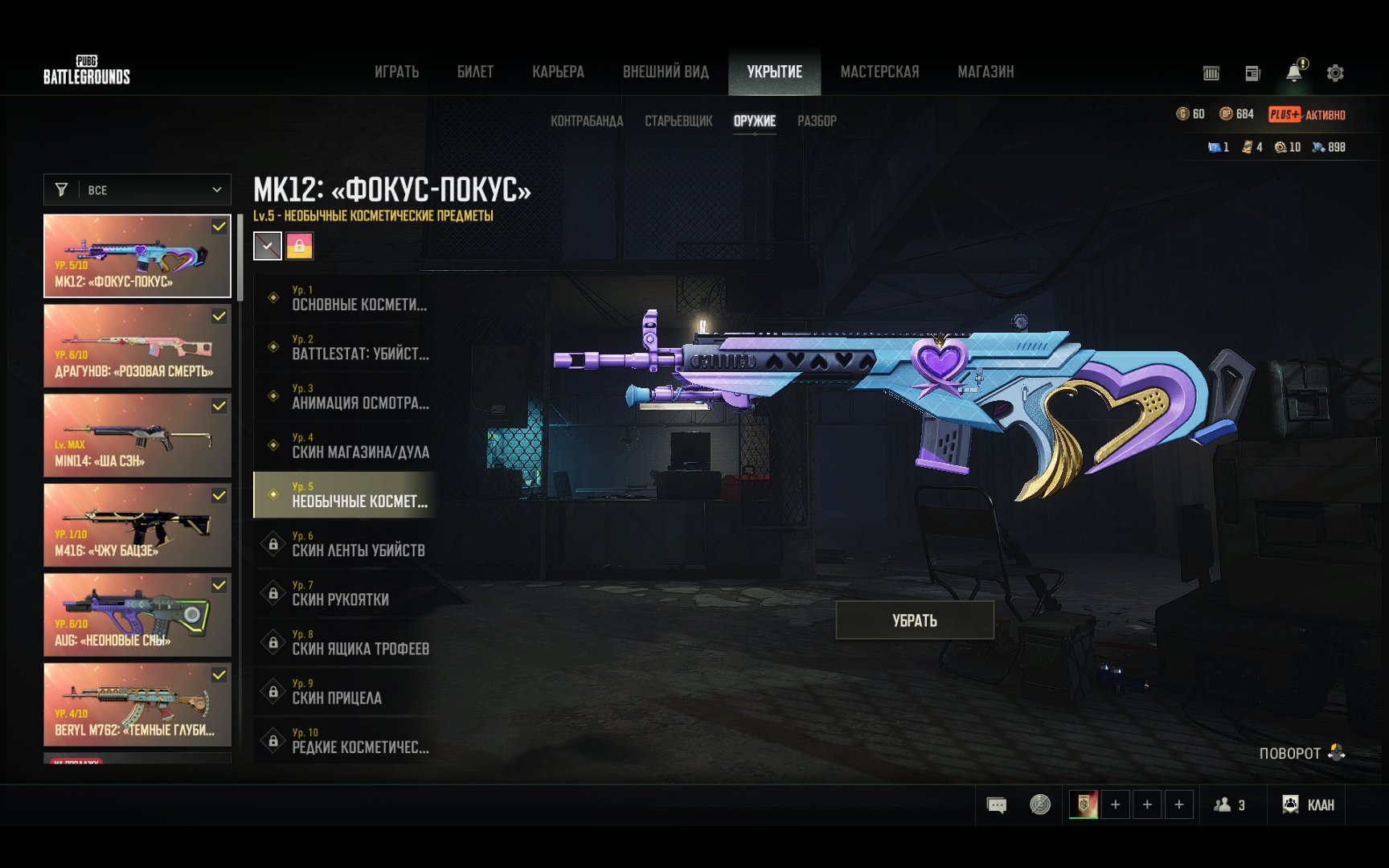
Task: Select the РАЗБОР sub-tab
Action: 817,121
